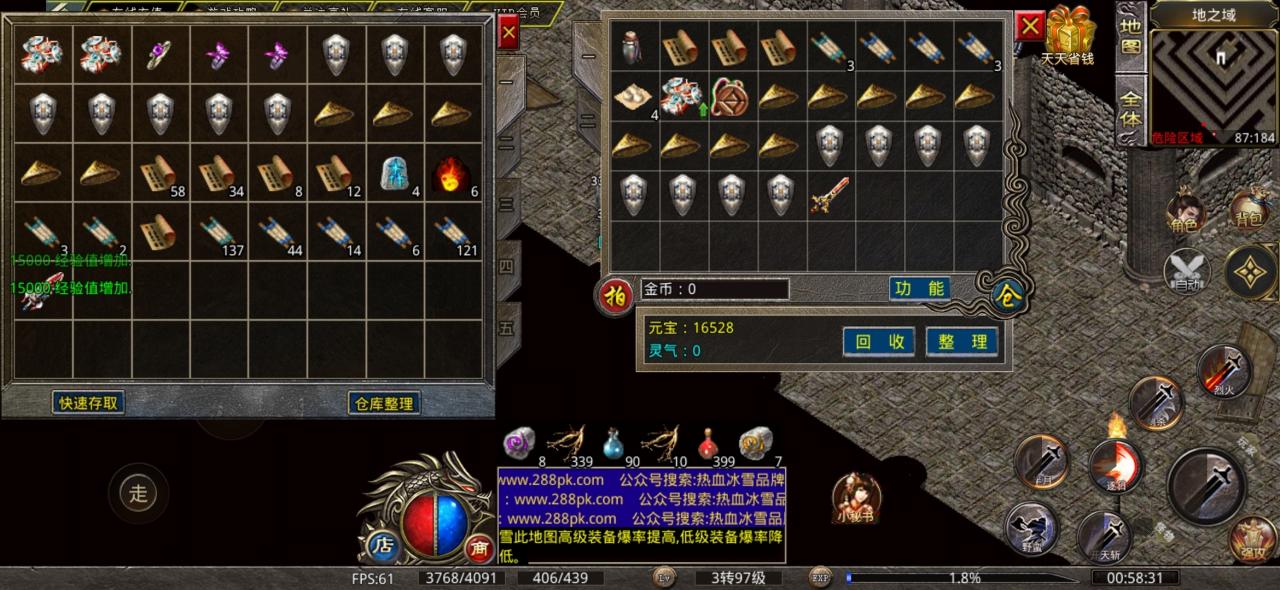Open the 店 shop button

click(x=382, y=545)
